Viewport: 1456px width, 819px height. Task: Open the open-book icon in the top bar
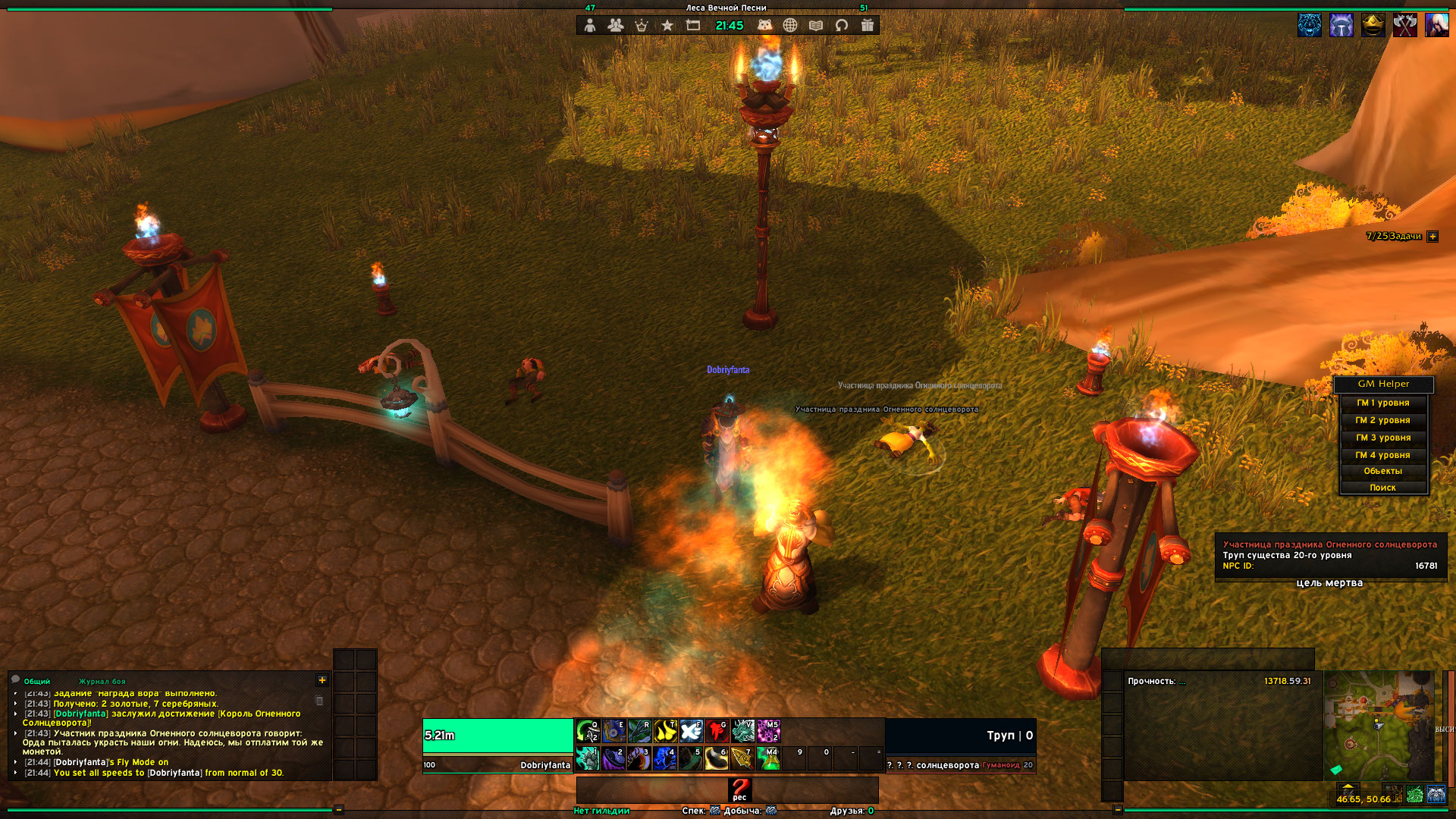816,26
